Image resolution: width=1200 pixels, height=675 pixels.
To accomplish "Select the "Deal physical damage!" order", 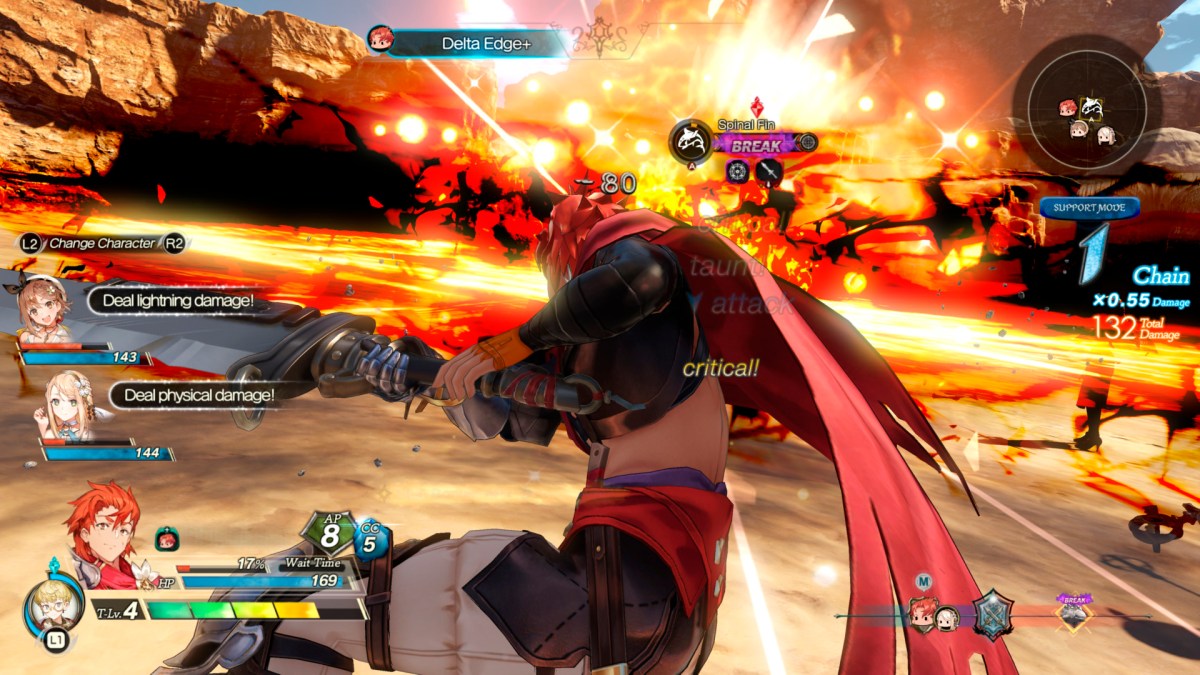I will [198, 395].
